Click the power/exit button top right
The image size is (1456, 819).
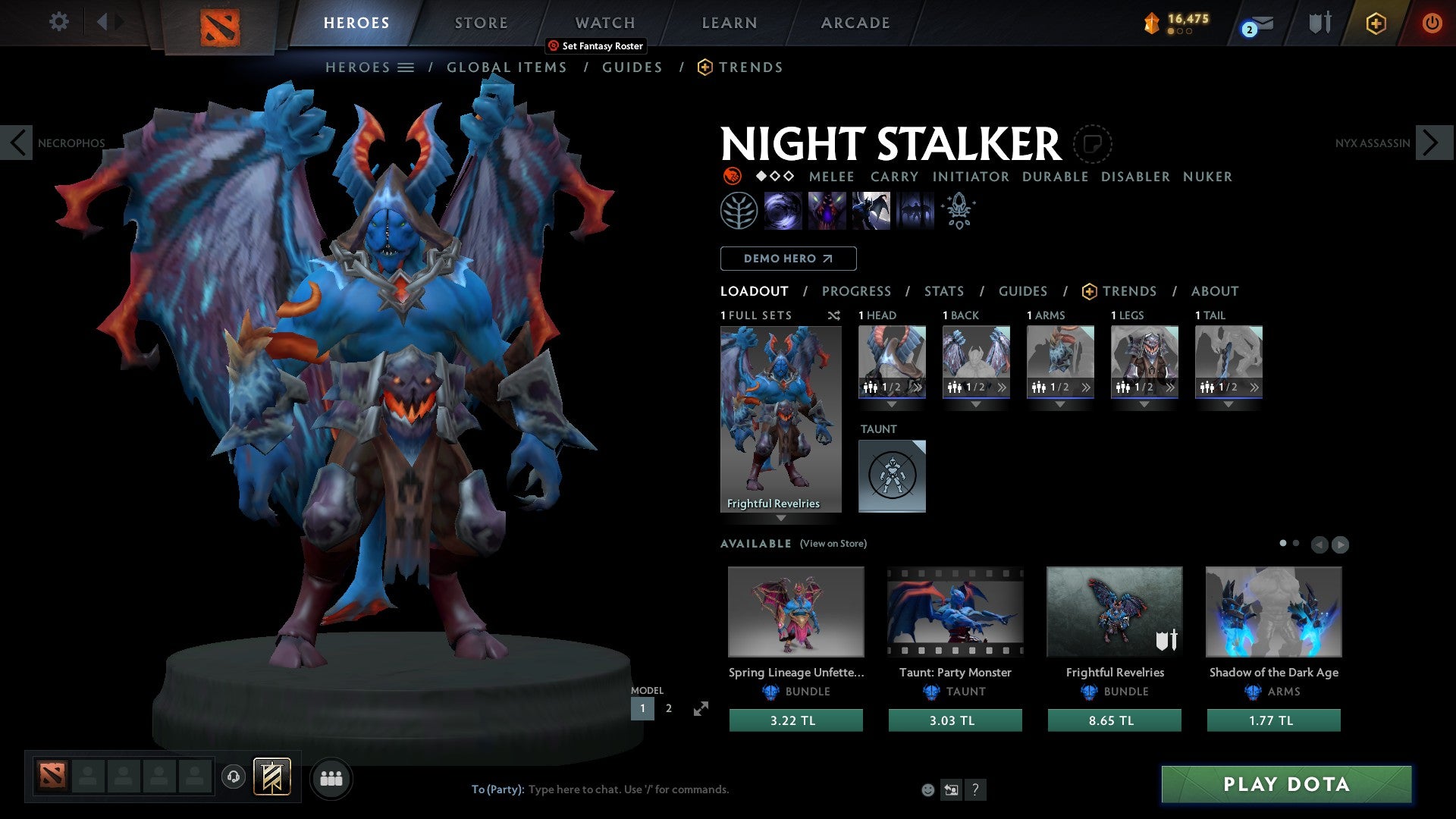[1433, 23]
